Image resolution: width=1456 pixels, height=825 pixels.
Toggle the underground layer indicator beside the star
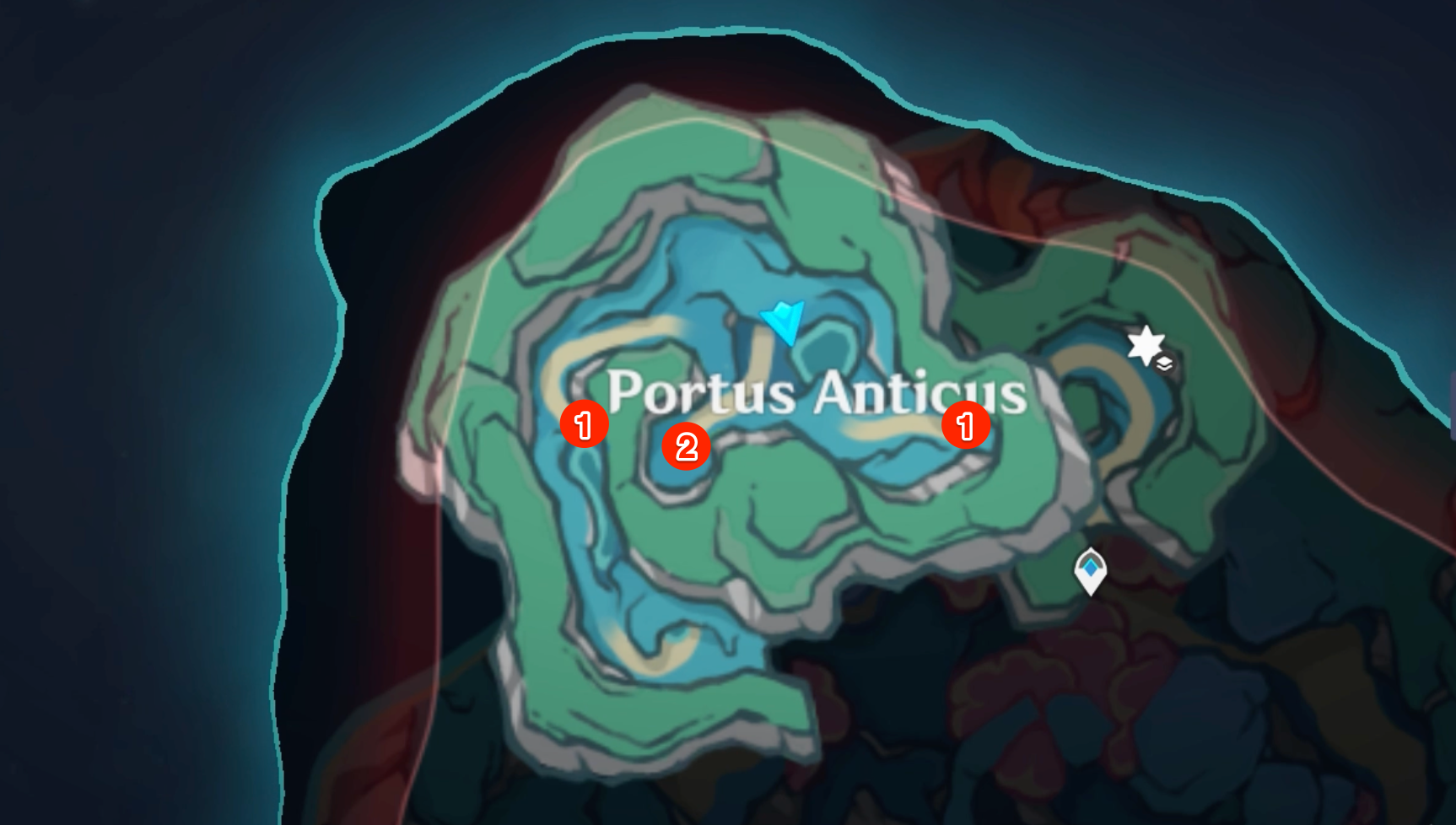pyautogui.click(x=1164, y=364)
